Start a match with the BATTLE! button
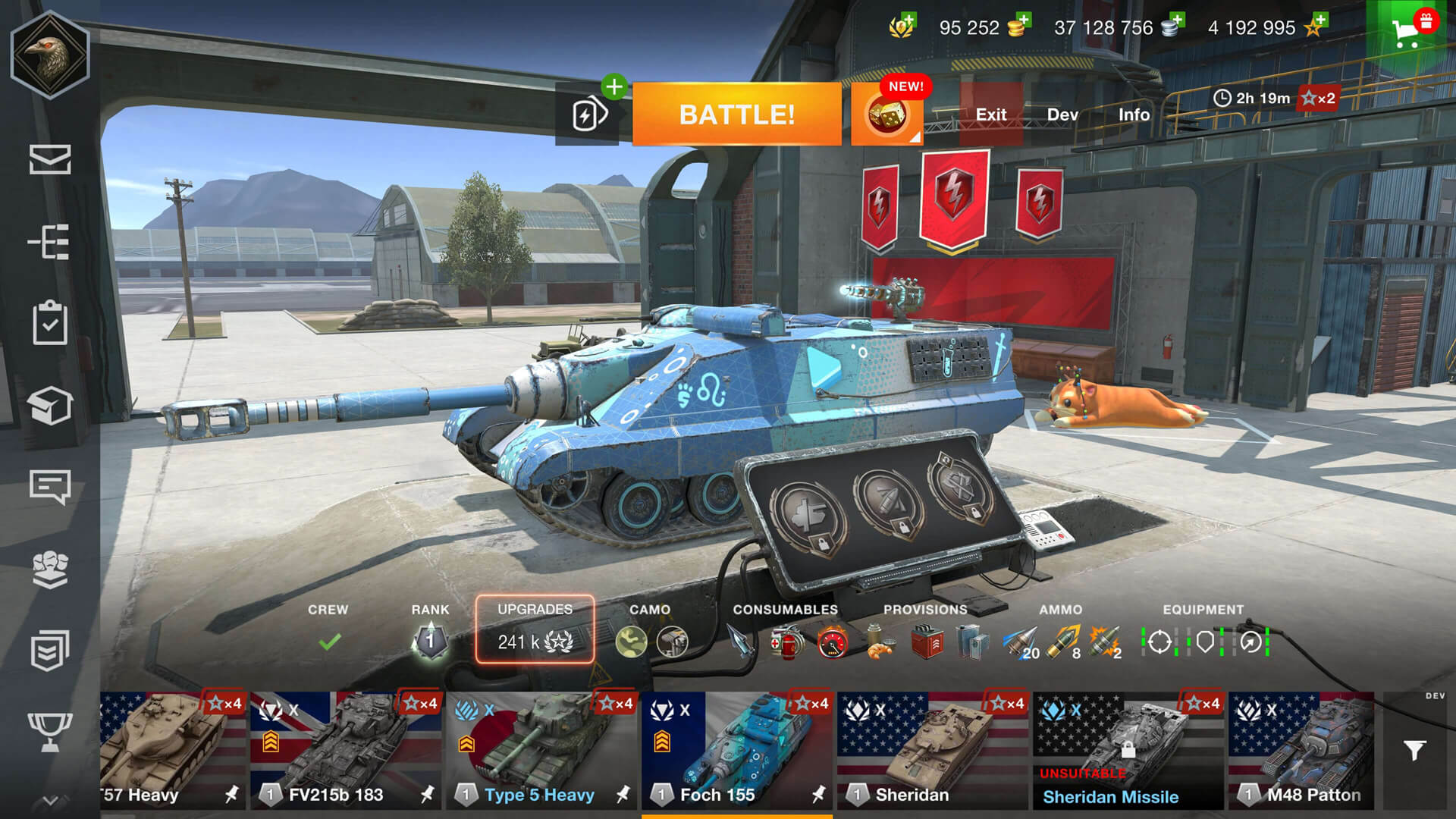 pos(736,115)
